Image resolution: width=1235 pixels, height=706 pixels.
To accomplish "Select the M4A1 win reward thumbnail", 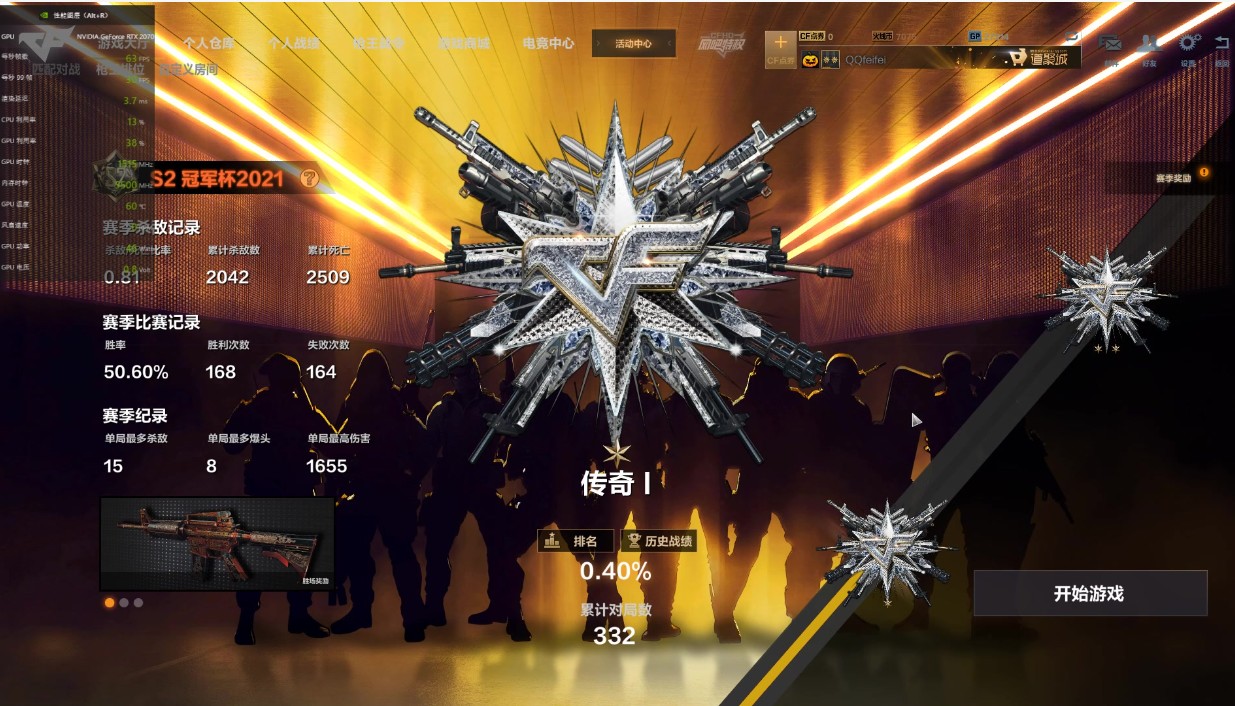I will 217,543.
